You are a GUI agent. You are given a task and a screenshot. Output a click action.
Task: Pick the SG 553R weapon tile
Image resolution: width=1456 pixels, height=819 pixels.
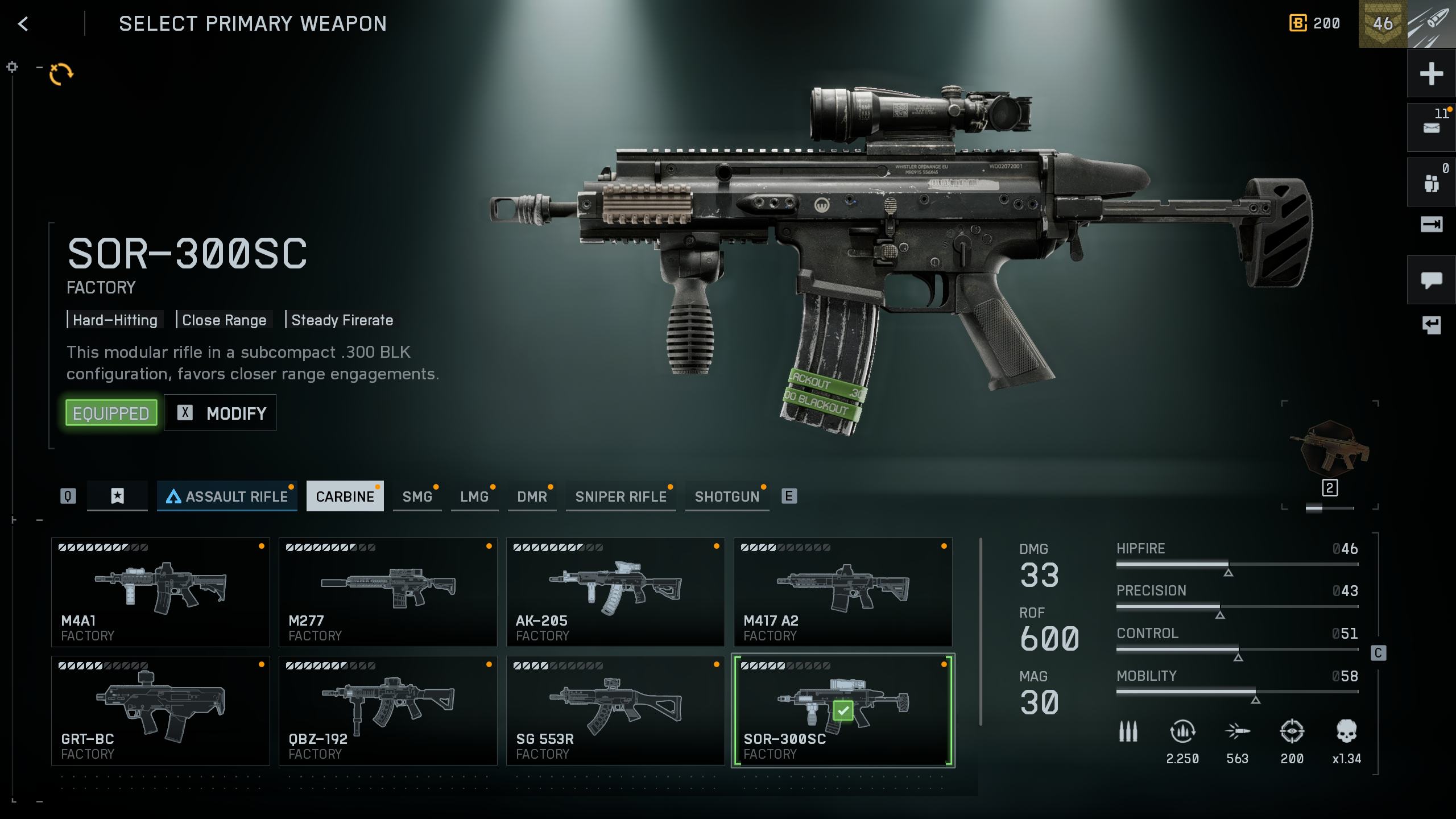(615, 710)
